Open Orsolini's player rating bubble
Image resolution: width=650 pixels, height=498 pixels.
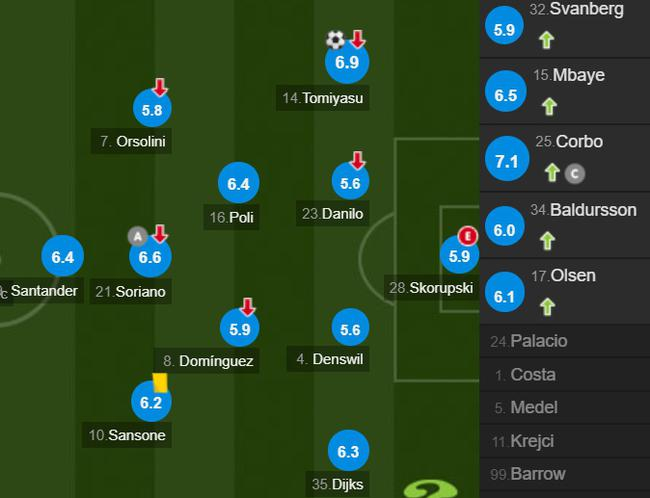153,109
